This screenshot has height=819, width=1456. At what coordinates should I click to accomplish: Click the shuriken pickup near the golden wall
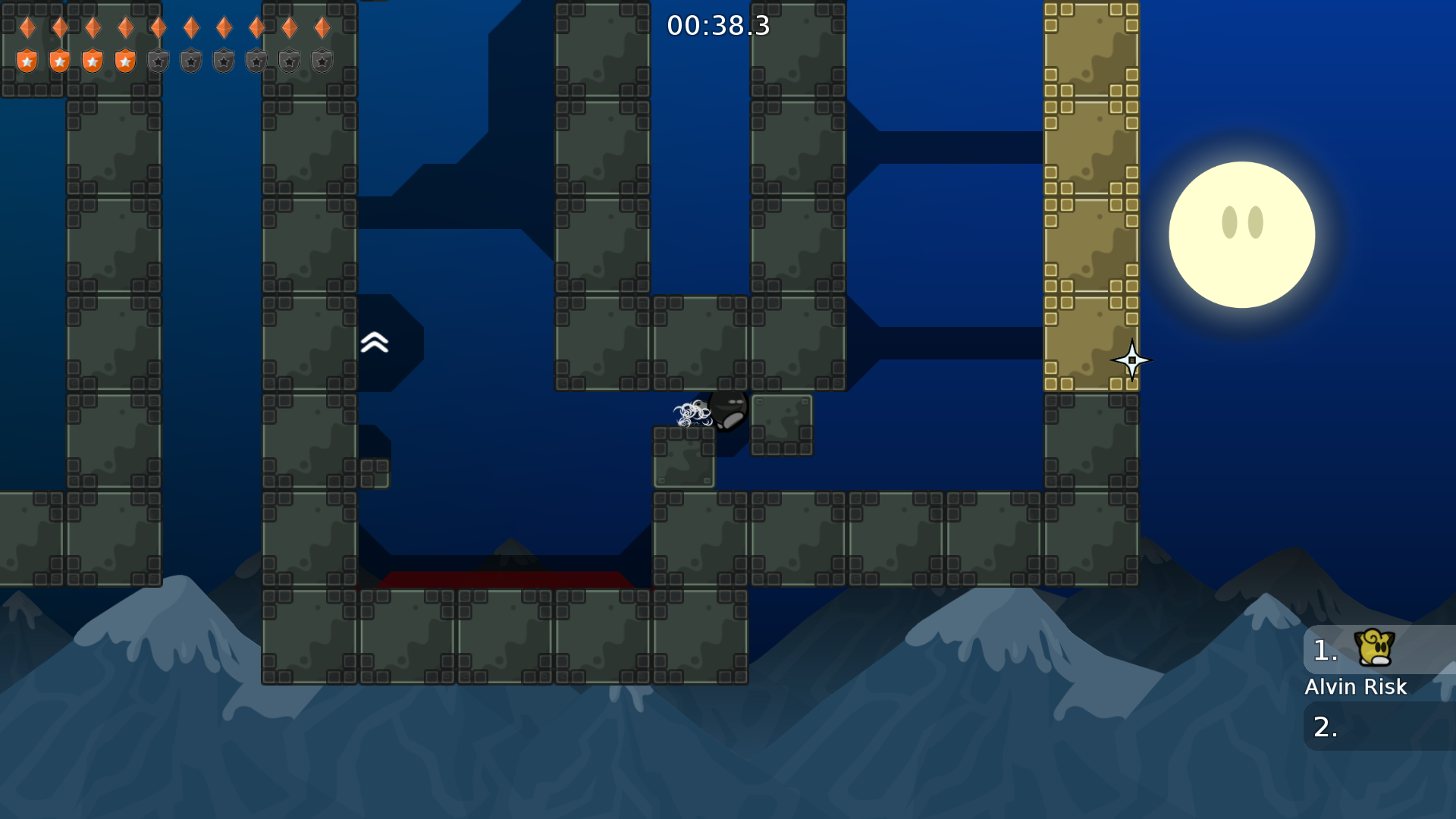coord(1133,360)
